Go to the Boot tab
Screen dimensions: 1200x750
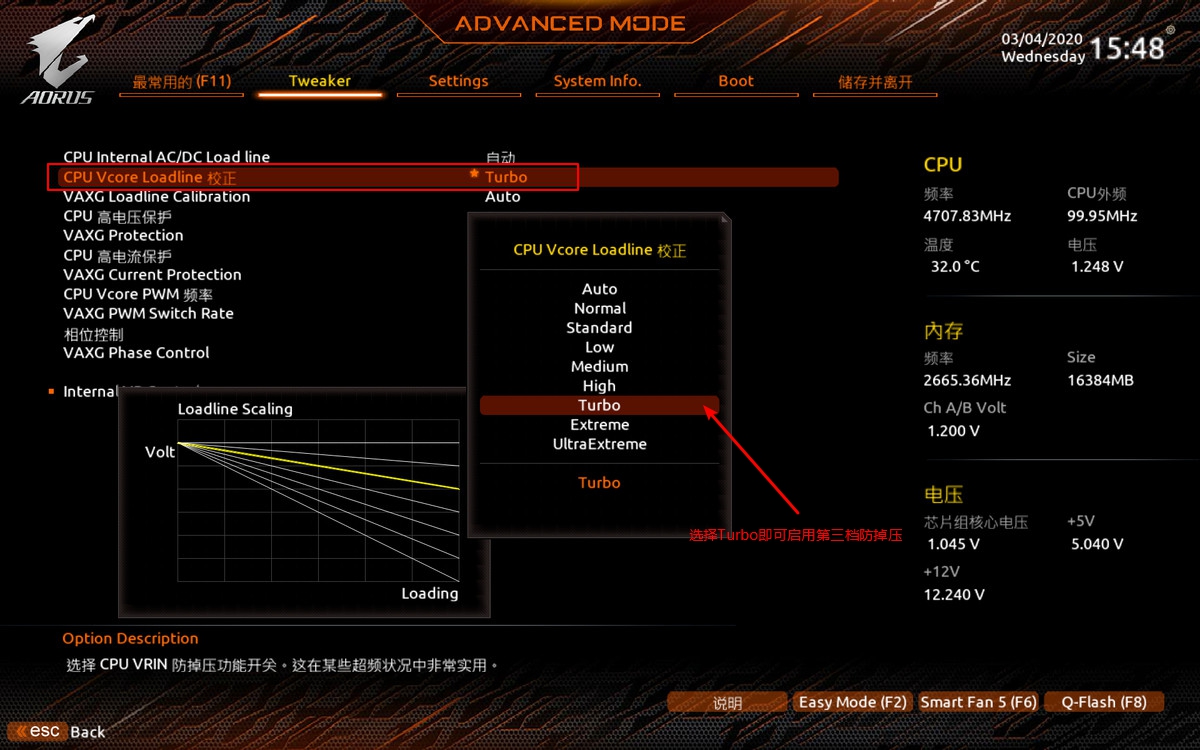[736, 81]
